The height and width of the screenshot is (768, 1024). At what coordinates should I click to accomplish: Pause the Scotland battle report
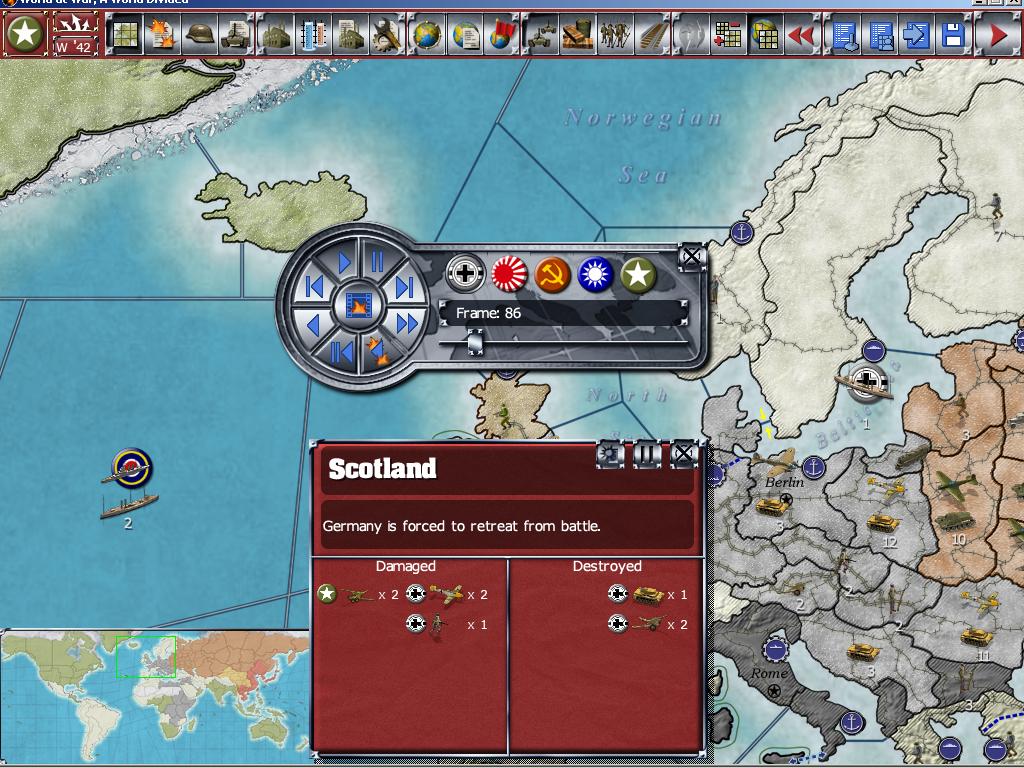647,454
